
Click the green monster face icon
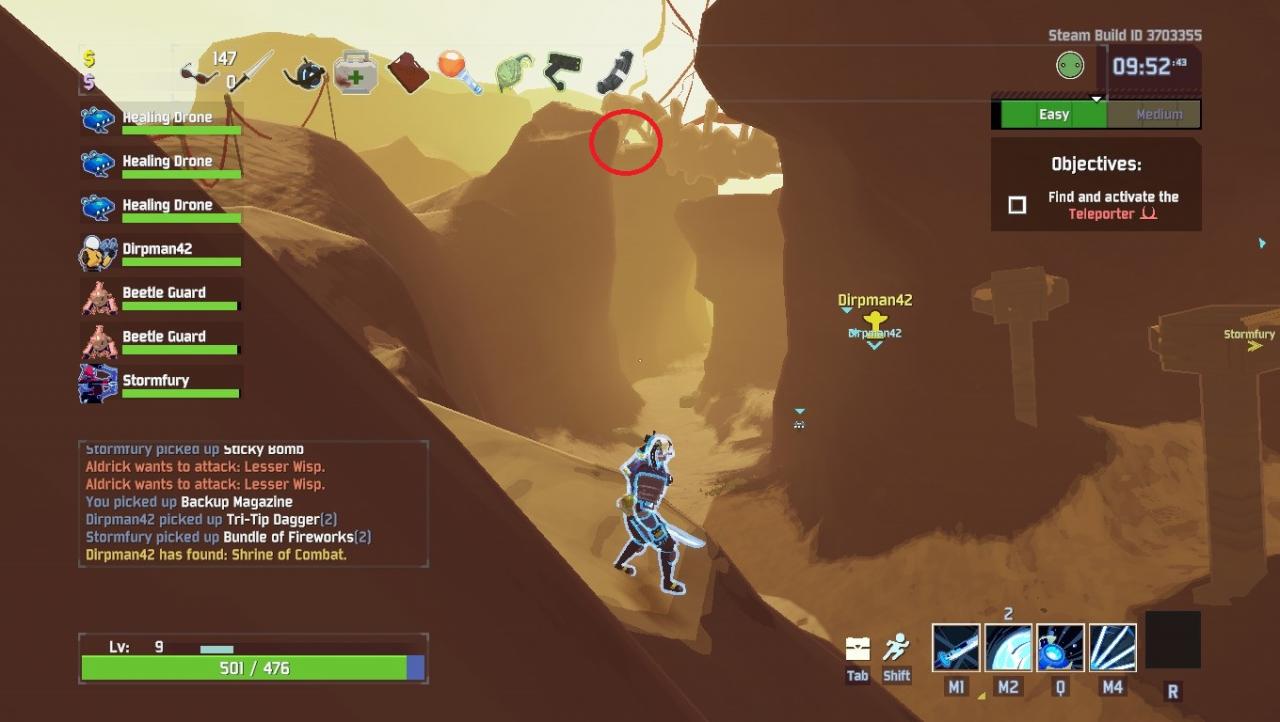[x=1070, y=66]
